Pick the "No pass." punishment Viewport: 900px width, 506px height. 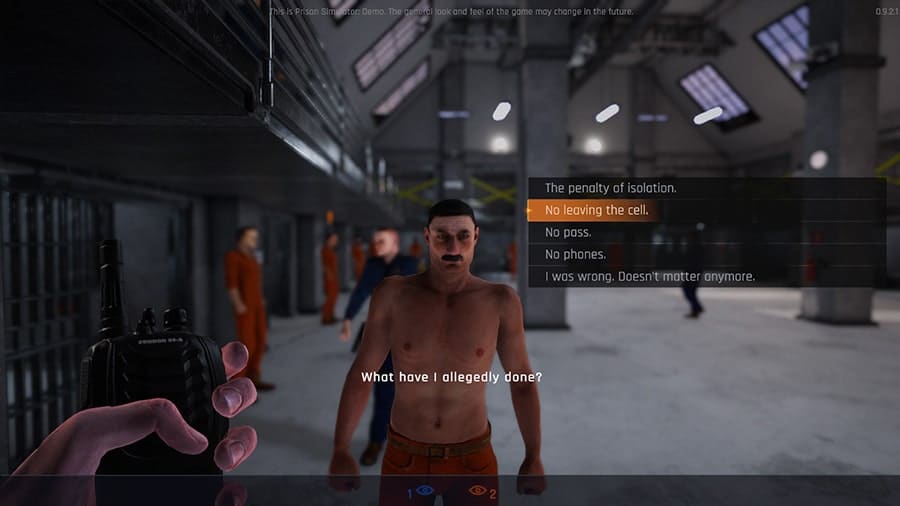click(x=567, y=232)
